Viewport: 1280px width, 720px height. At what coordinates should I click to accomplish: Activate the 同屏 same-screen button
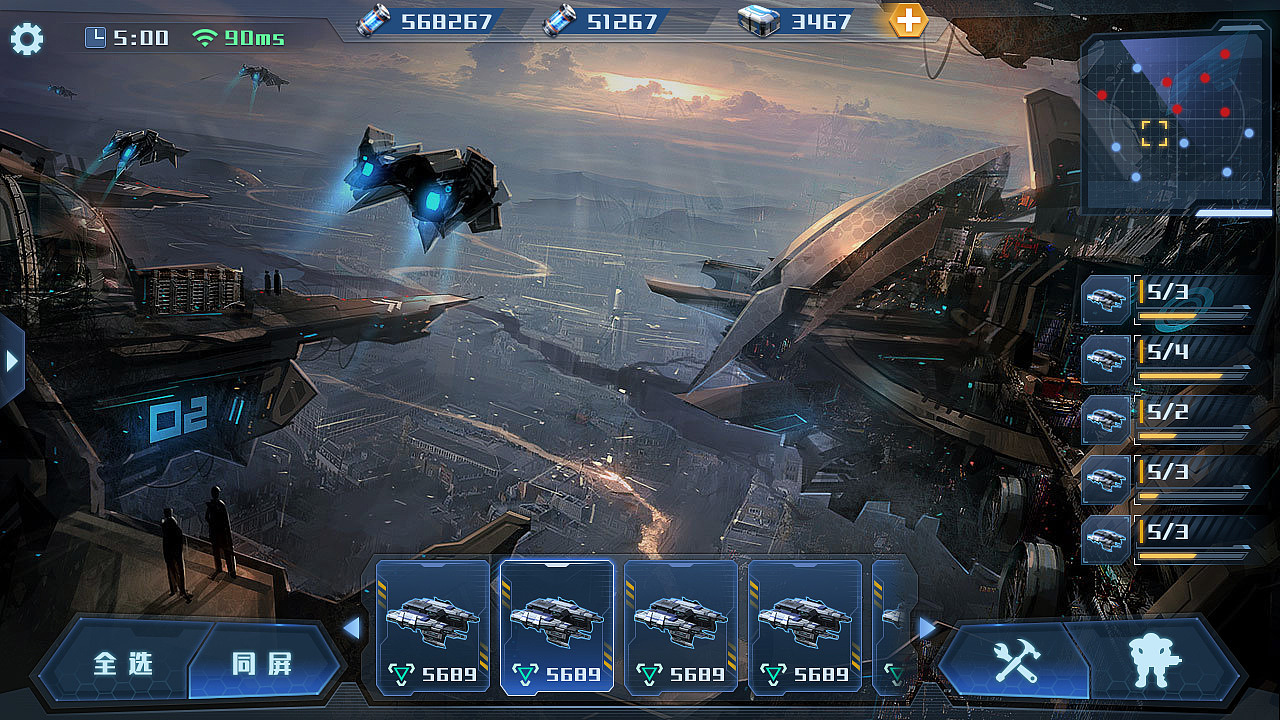pyautogui.click(x=263, y=663)
